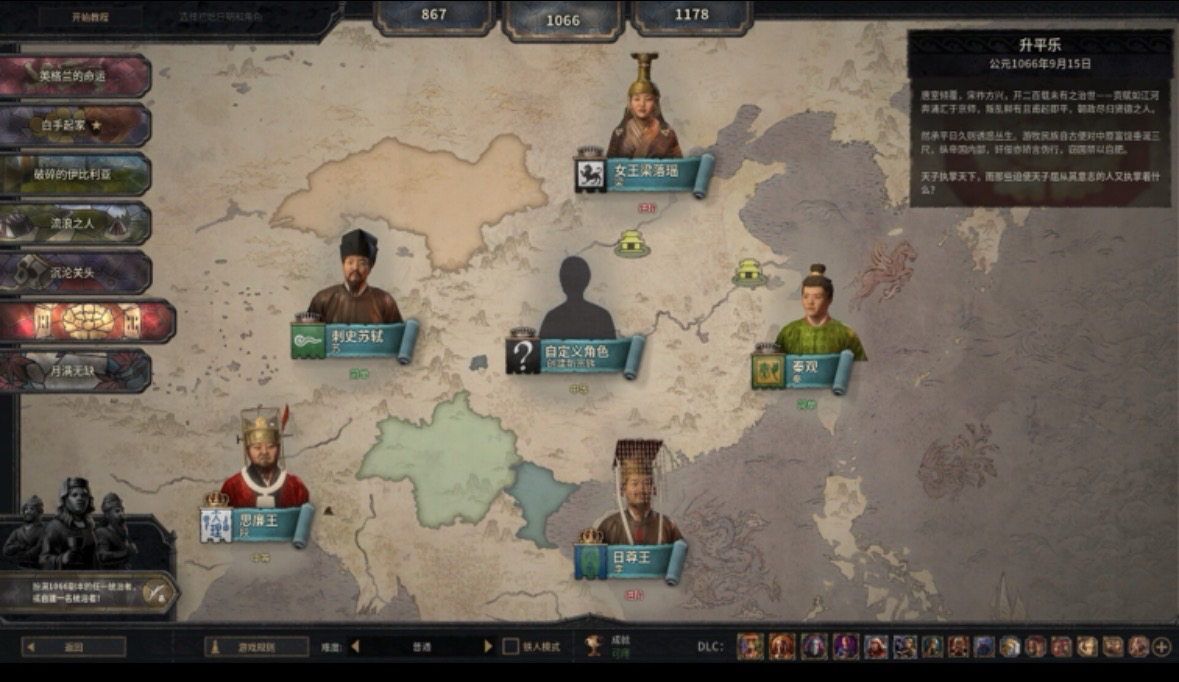Select the 867 start date
1179x682 pixels.
click(433, 15)
